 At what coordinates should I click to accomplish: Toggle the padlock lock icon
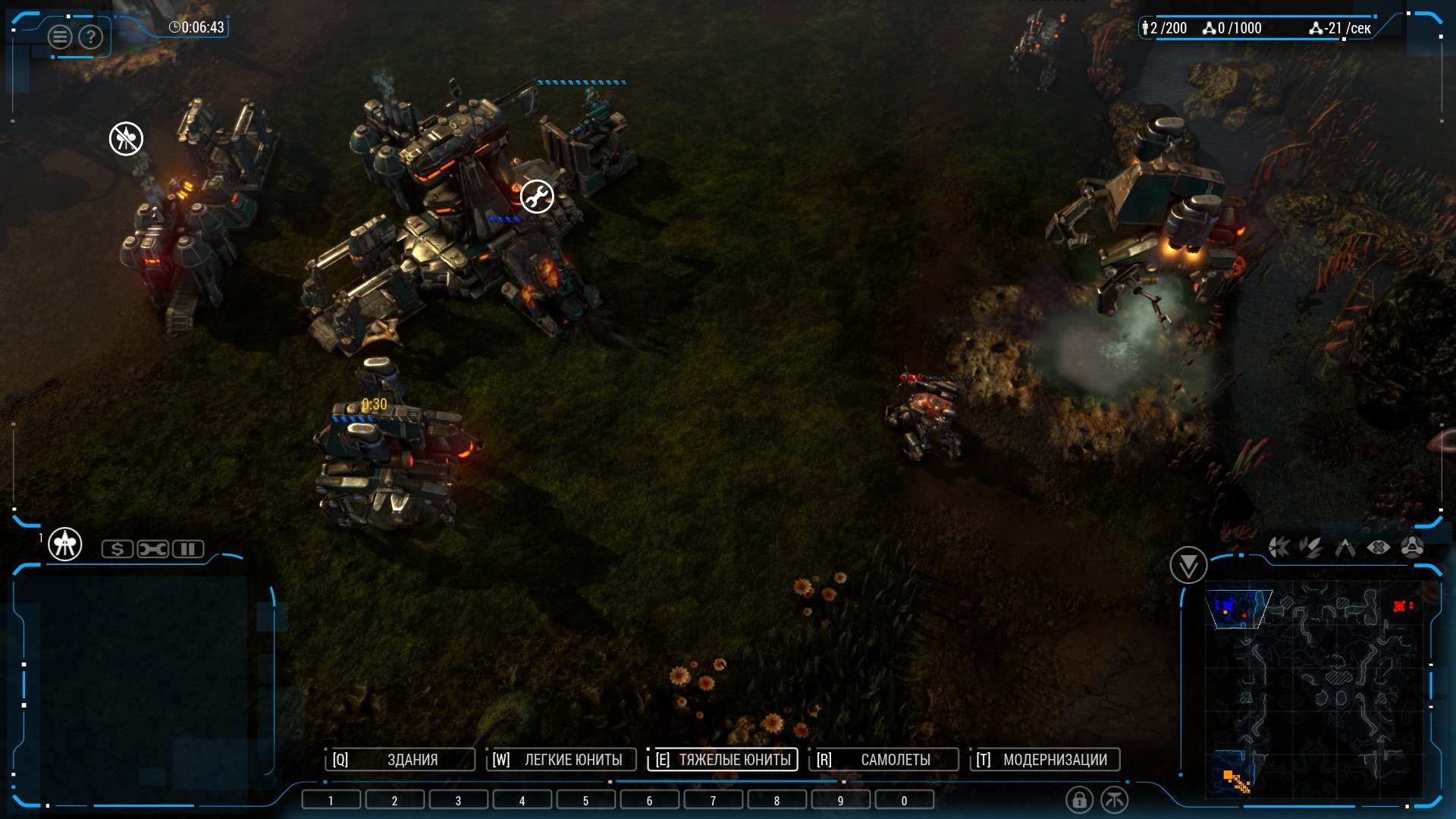tap(1079, 800)
